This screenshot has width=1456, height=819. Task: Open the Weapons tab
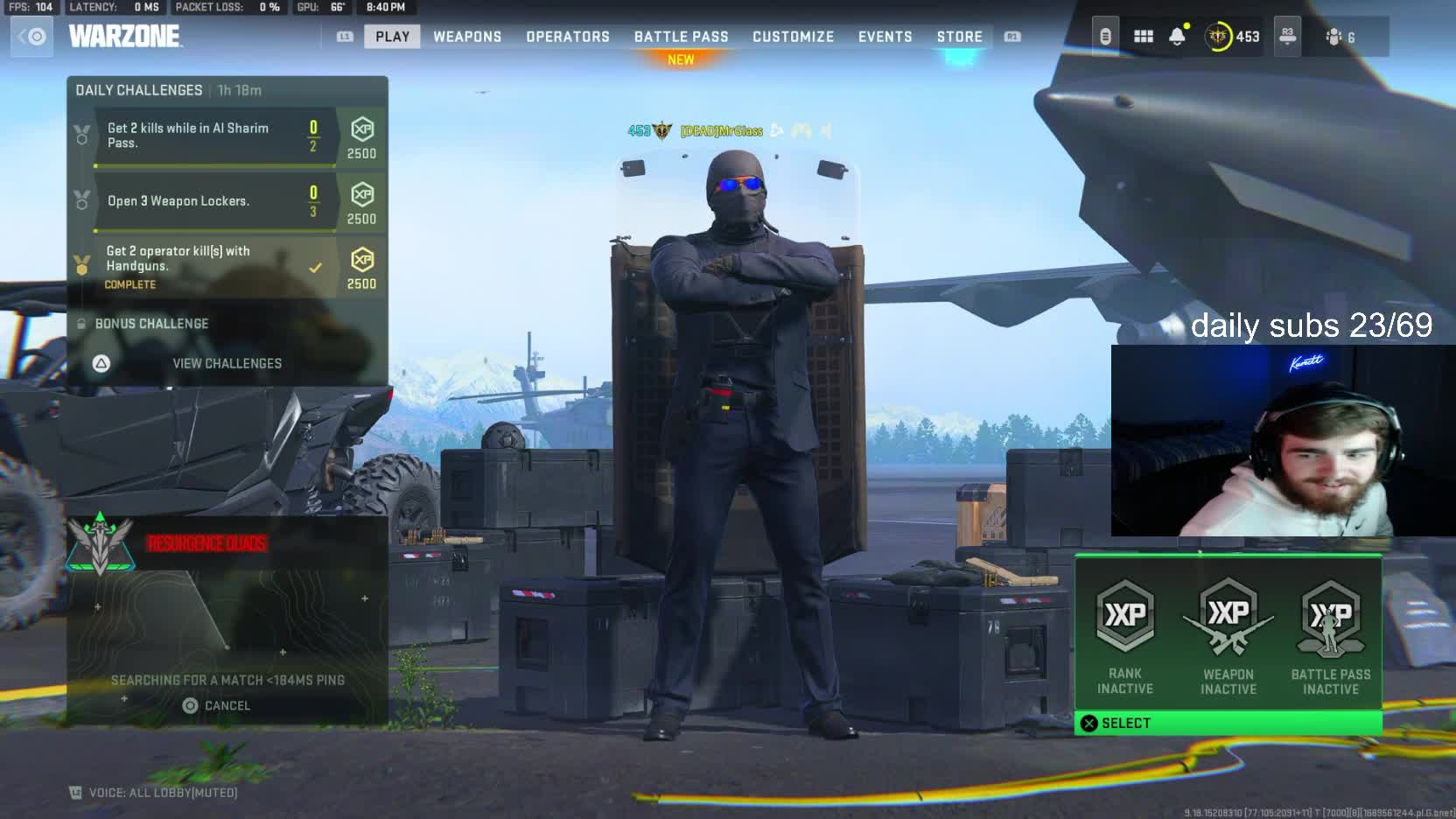tap(467, 37)
